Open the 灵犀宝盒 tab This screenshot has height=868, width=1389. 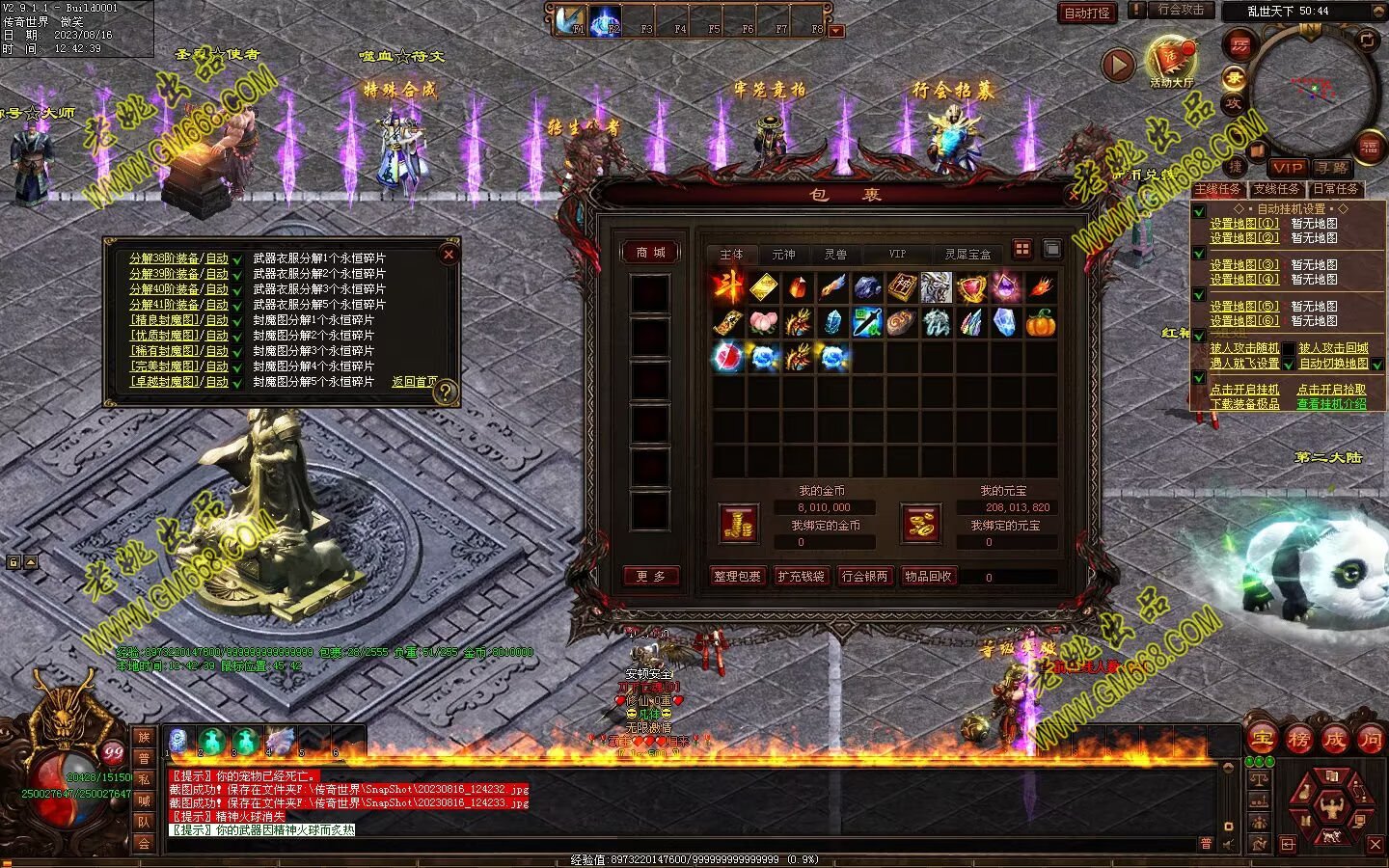click(967, 255)
